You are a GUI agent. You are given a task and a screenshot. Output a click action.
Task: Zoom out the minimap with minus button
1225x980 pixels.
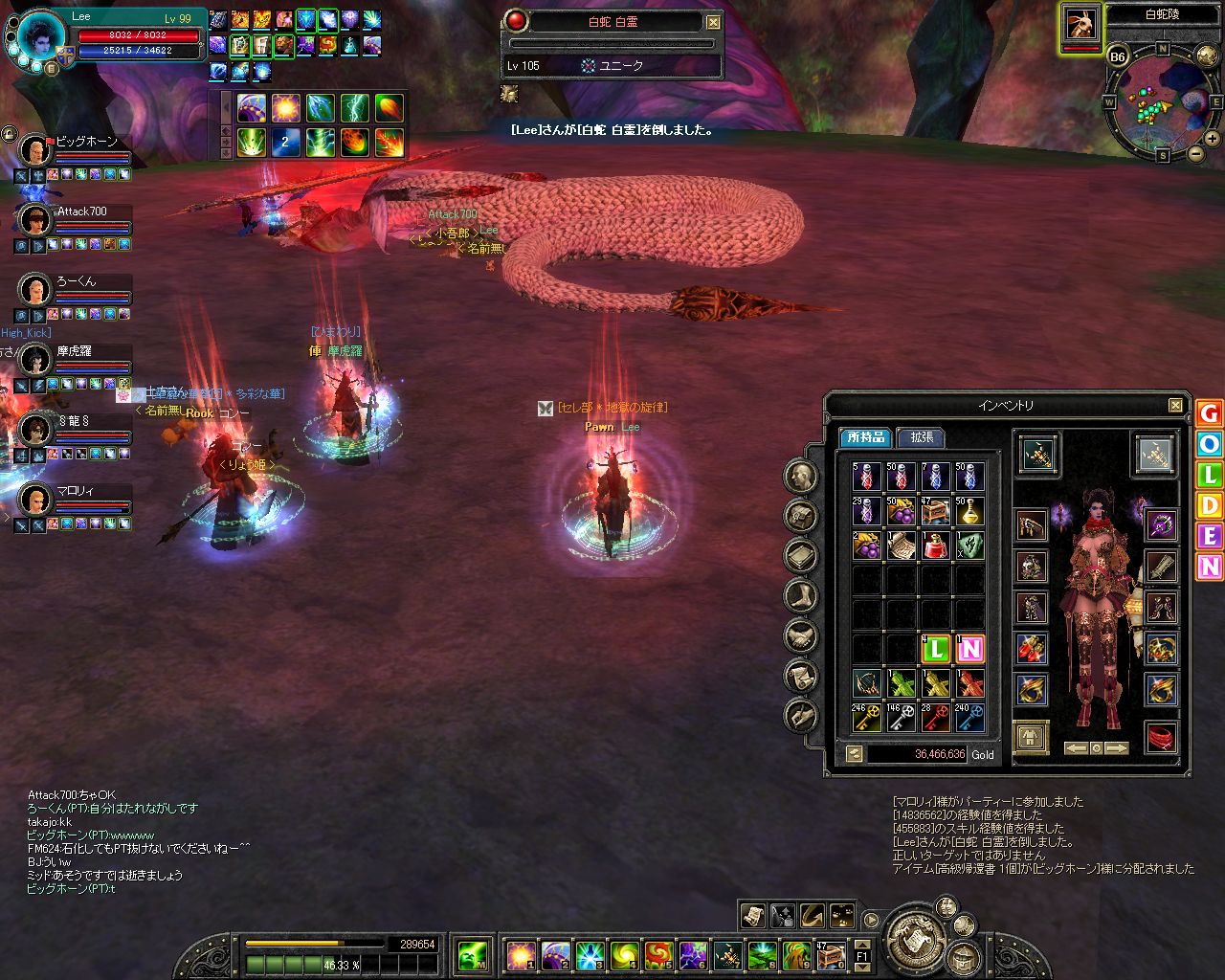pos(1195,153)
